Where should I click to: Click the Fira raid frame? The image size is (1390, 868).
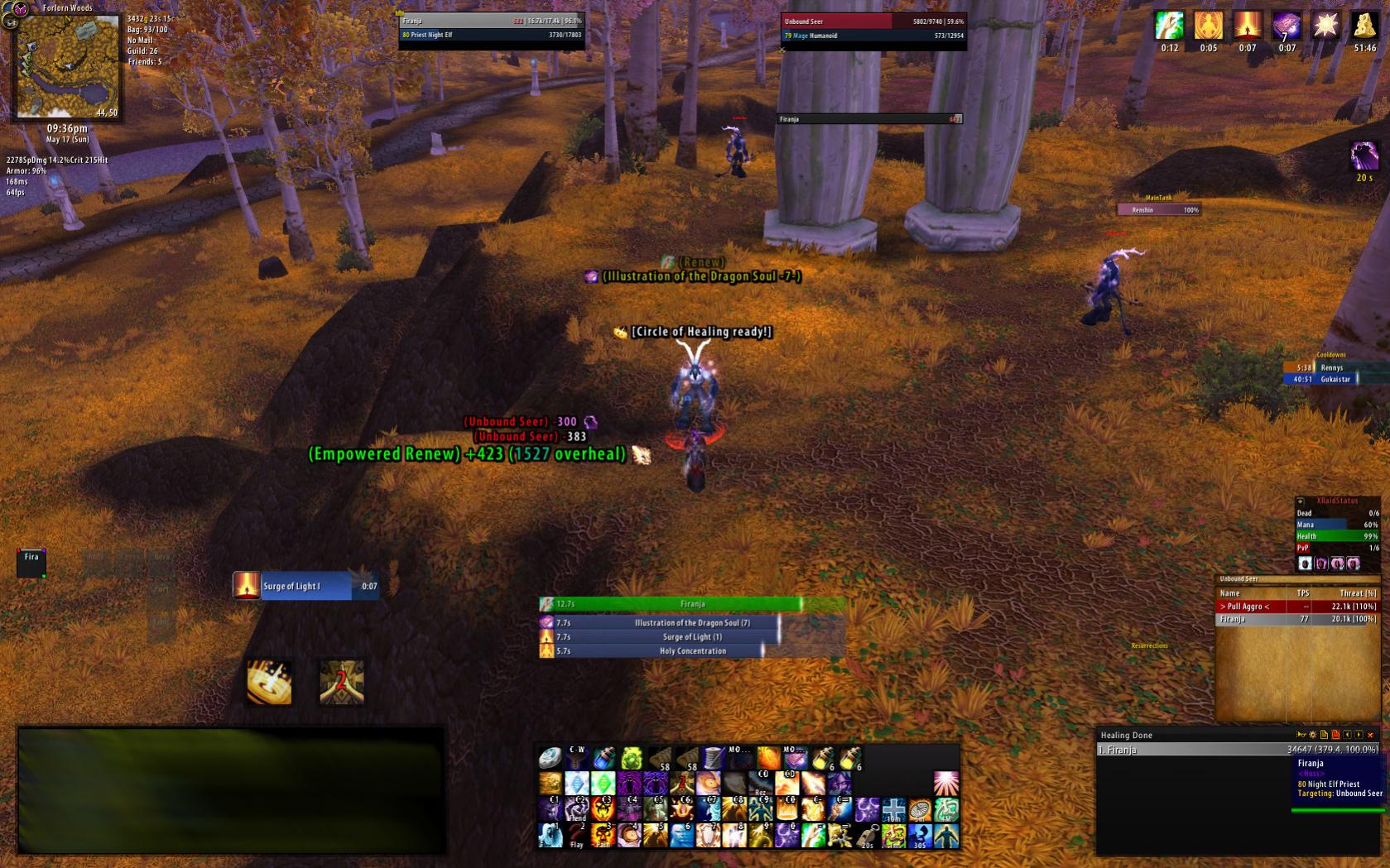31,562
